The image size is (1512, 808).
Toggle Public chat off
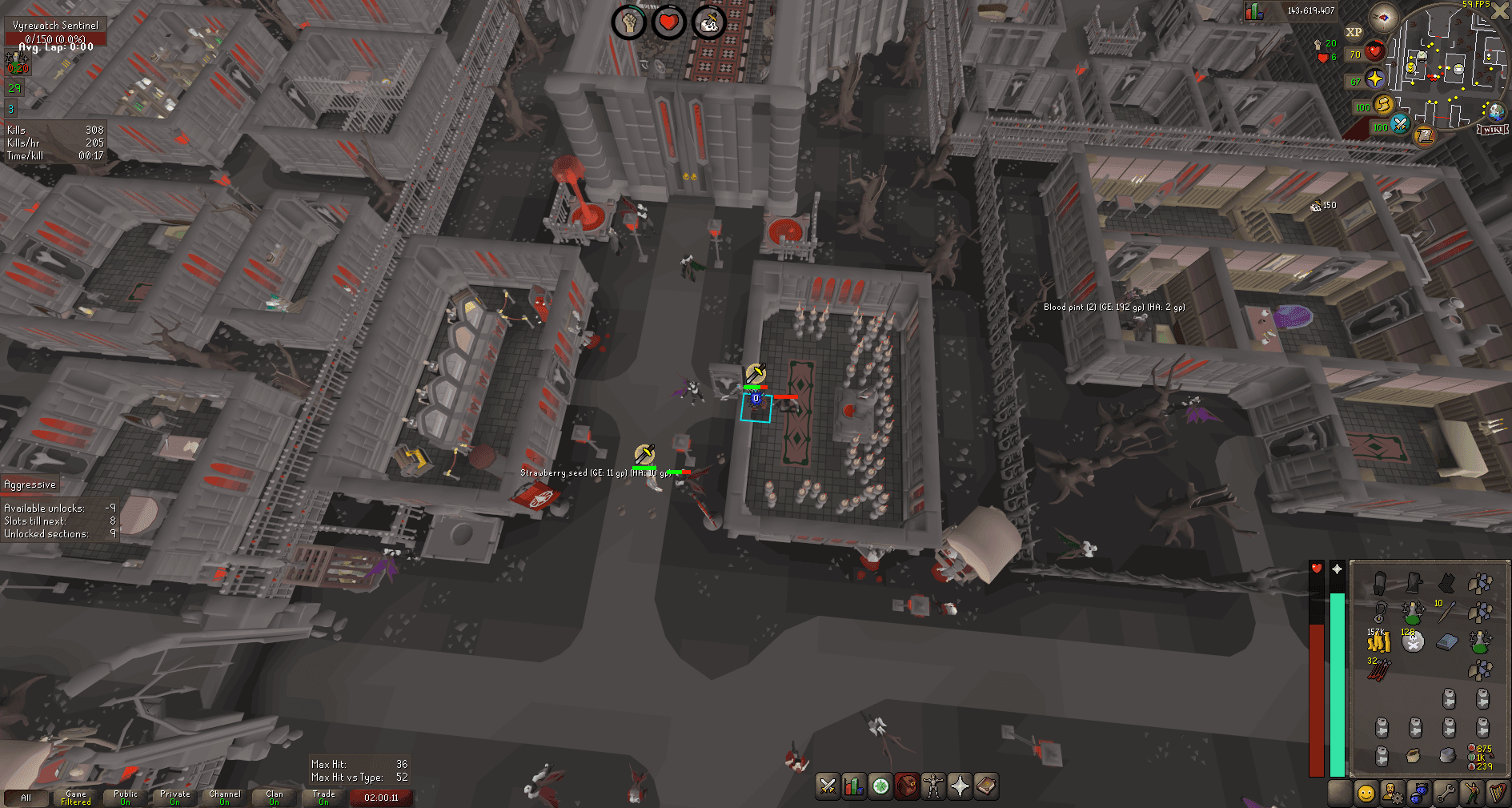[x=125, y=798]
